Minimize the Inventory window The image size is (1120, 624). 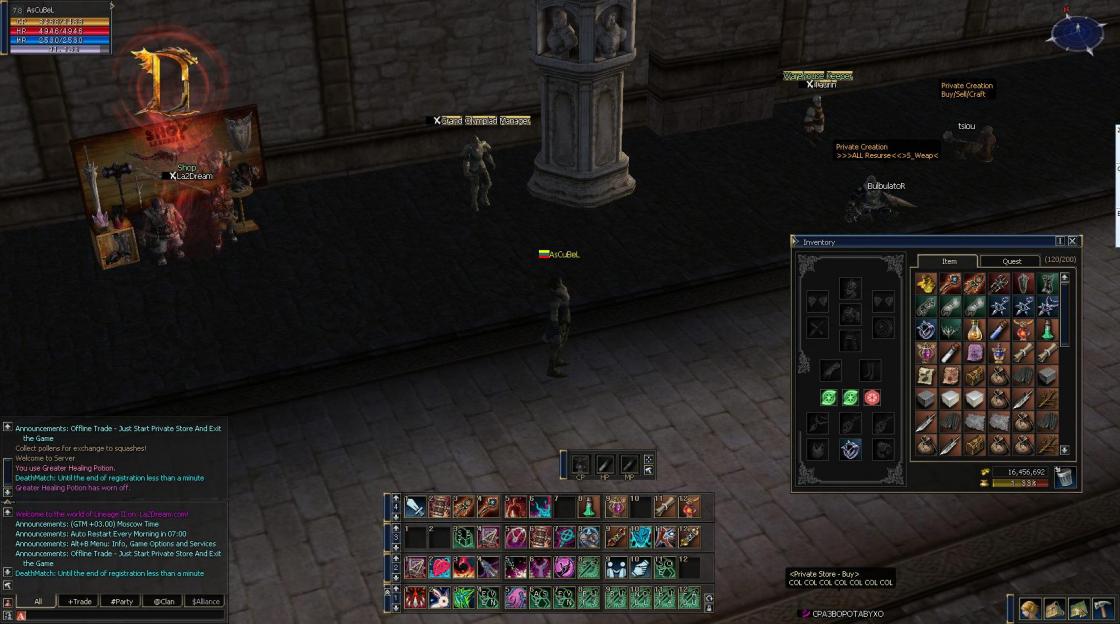pos(1060,241)
